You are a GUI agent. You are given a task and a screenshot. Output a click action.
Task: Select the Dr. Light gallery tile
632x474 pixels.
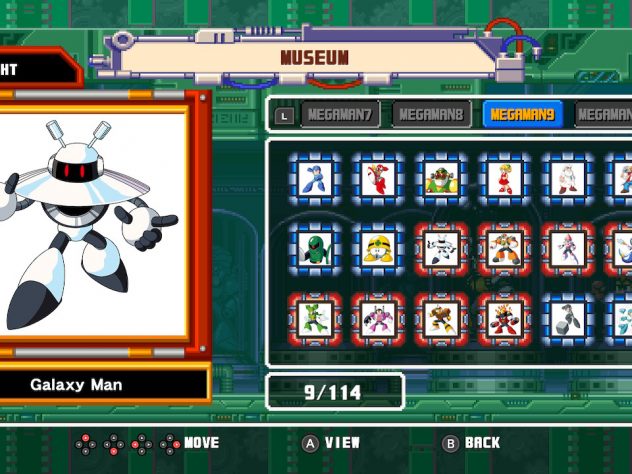click(x=566, y=178)
